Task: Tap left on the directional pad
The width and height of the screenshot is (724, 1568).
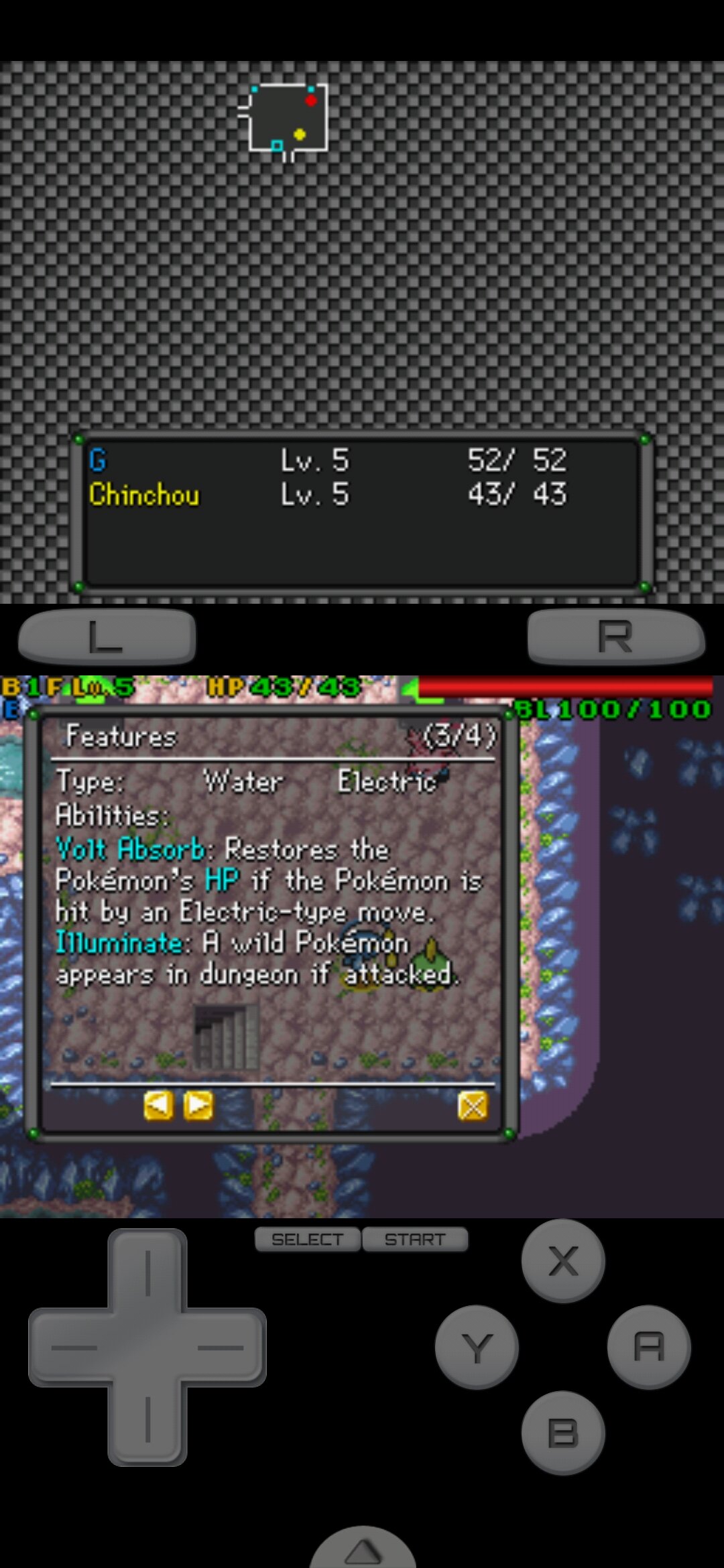Action: pos(70,1347)
